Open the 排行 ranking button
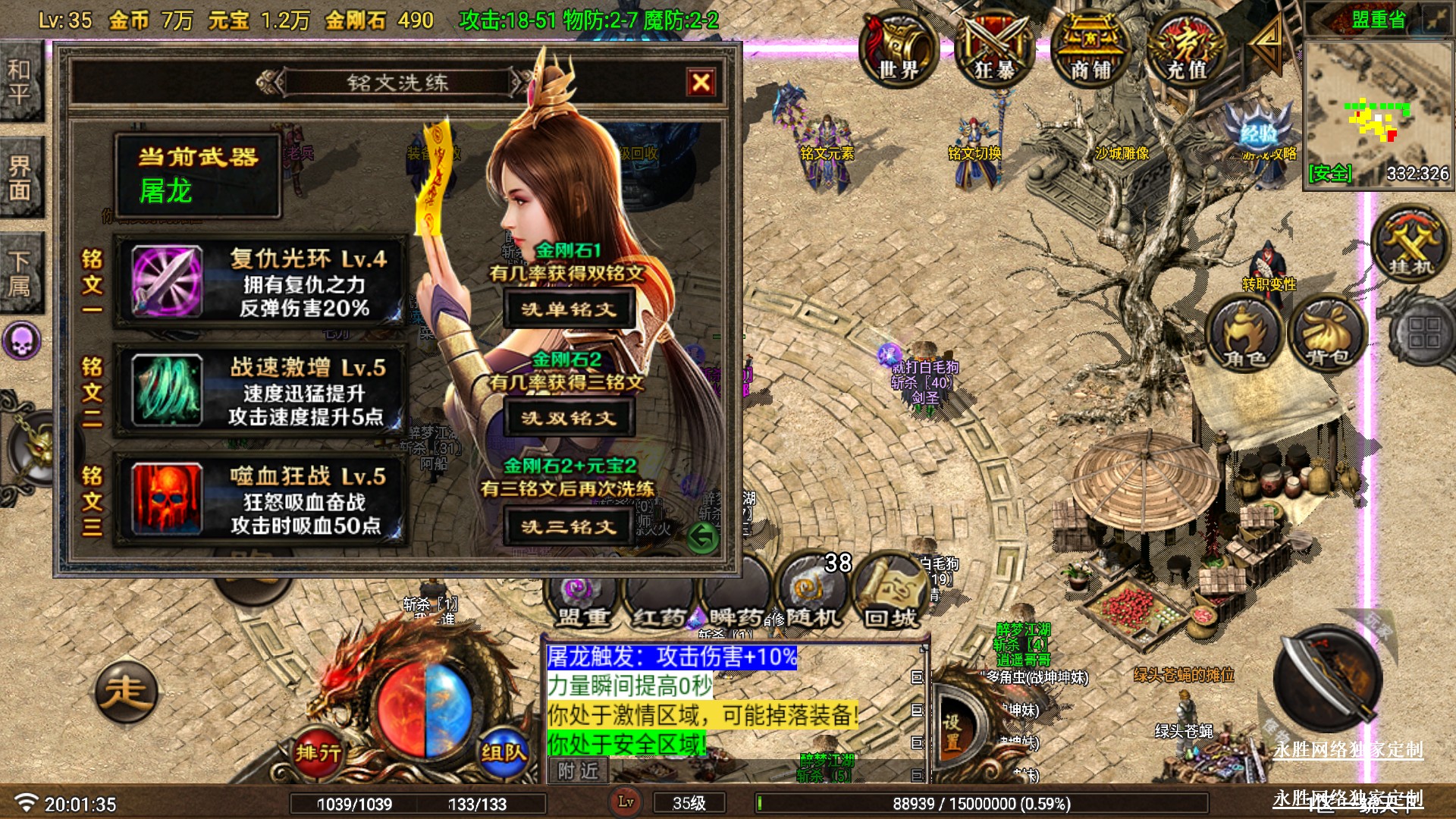The image size is (1456, 819). (x=318, y=752)
